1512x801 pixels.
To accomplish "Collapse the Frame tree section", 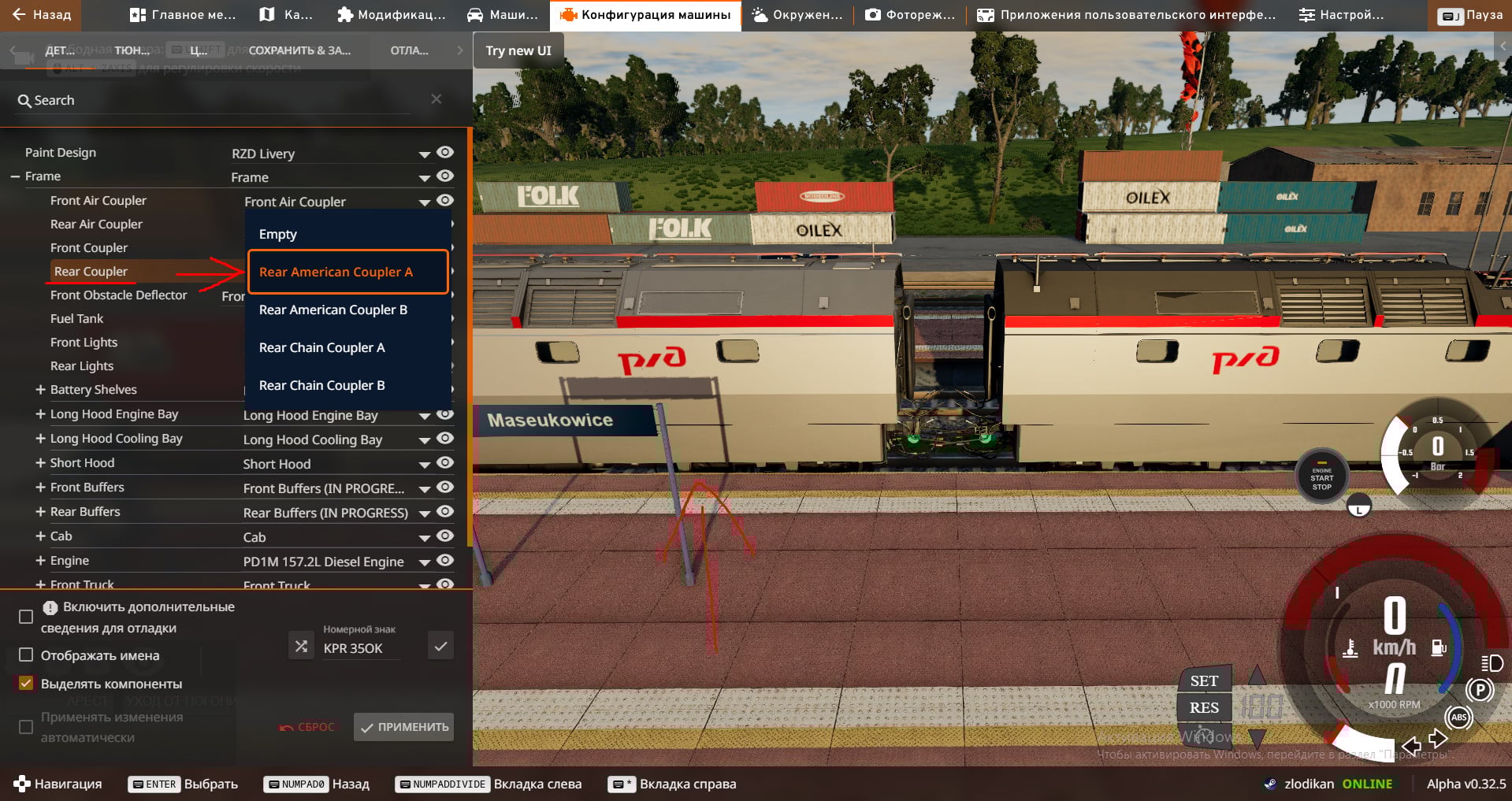I will click(x=17, y=176).
